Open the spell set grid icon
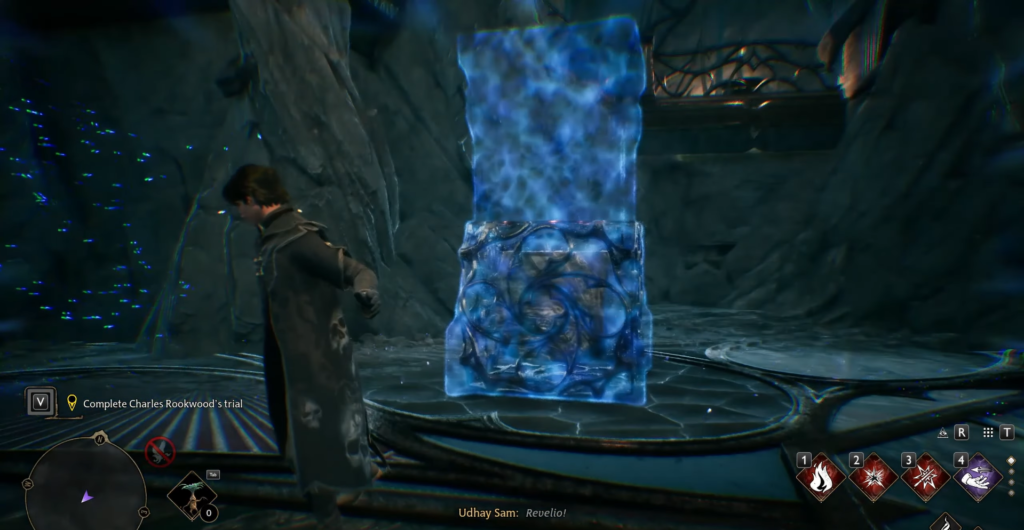The width and height of the screenshot is (1024, 530). pos(988,433)
